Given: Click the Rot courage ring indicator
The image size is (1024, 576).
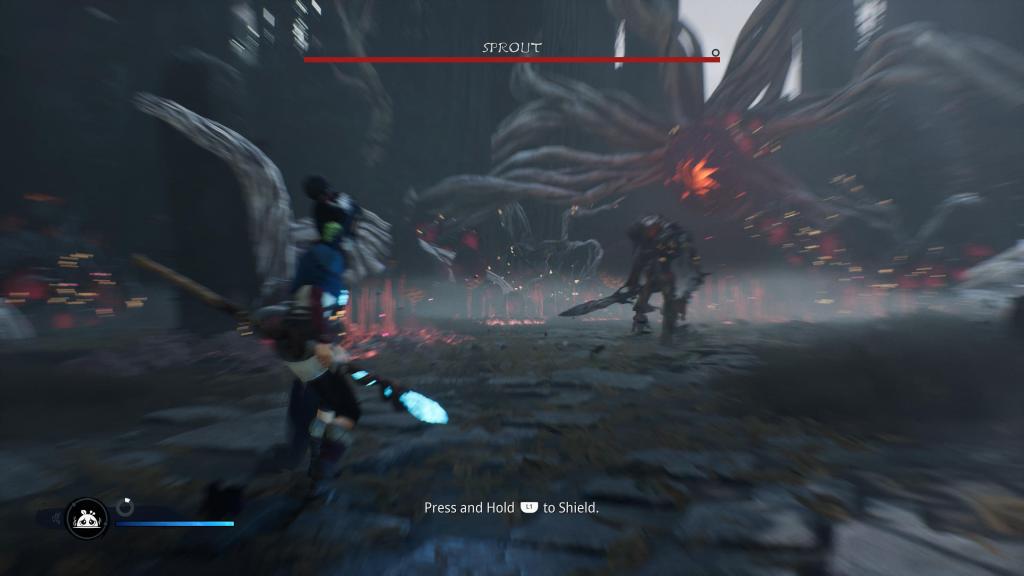Looking at the screenshot, I should pyautogui.click(x=125, y=507).
